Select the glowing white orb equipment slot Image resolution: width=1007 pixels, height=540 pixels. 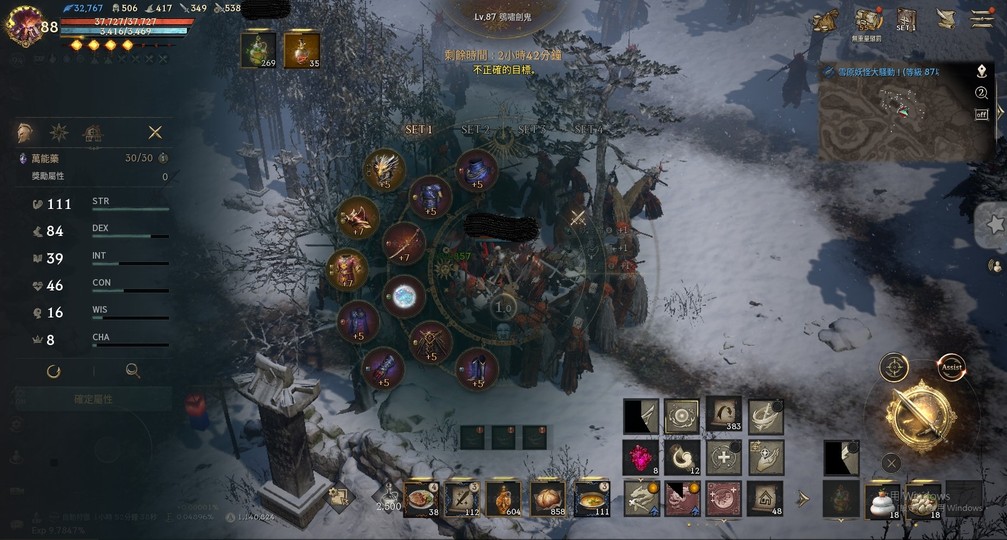[x=404, y=296]
